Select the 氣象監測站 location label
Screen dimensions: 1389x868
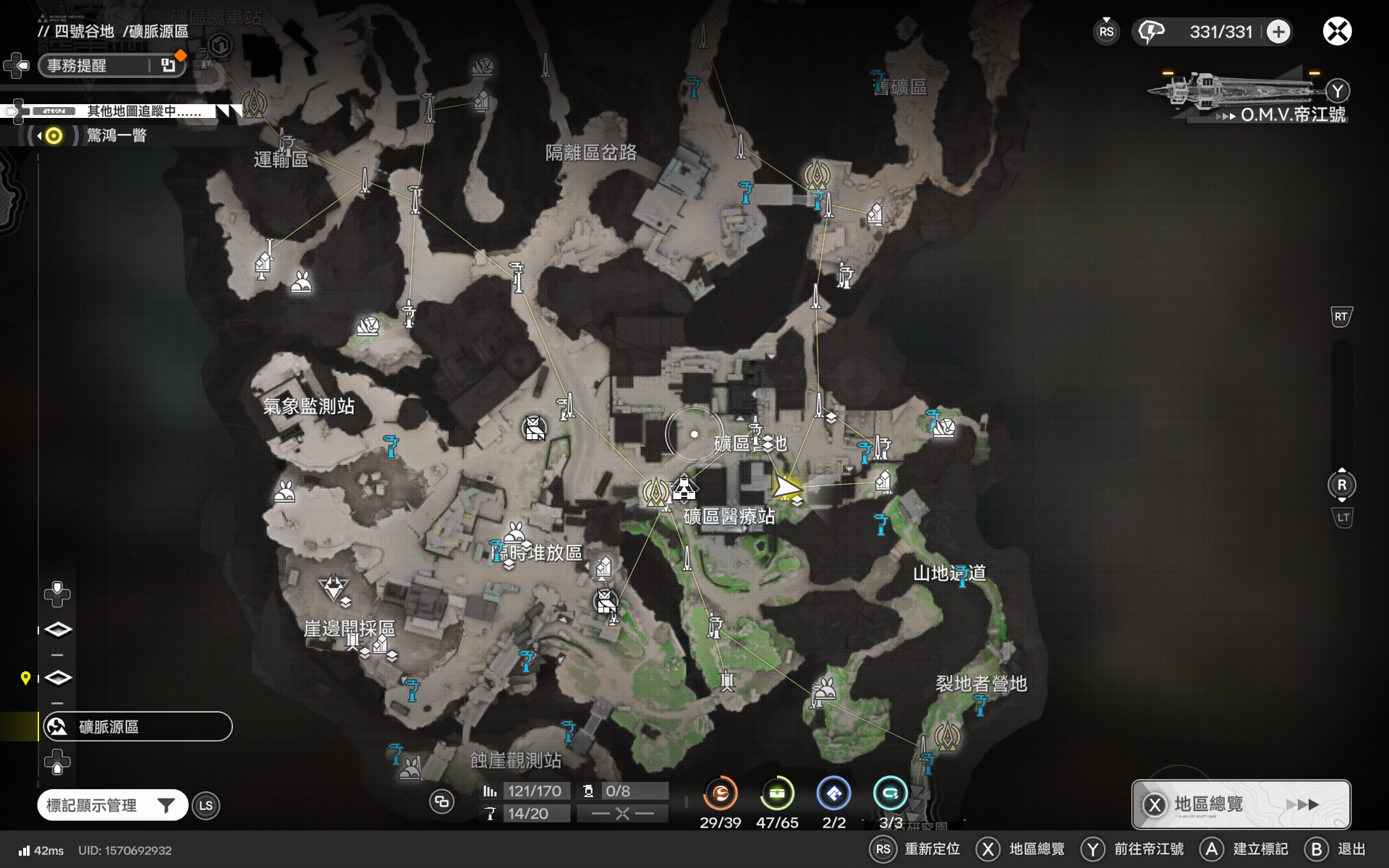[308, 407]
